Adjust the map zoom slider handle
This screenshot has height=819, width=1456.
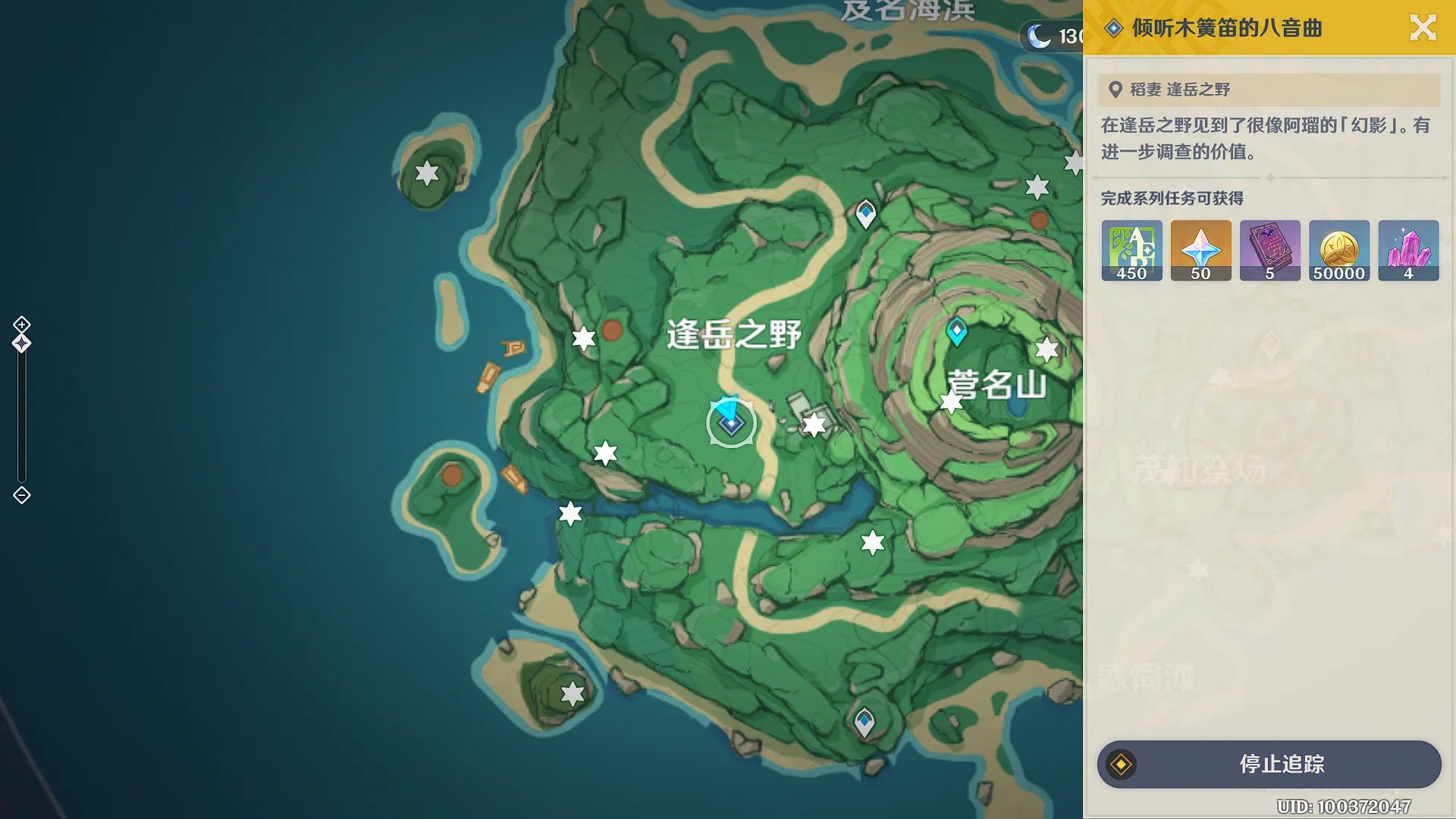(x=21, y=344)
